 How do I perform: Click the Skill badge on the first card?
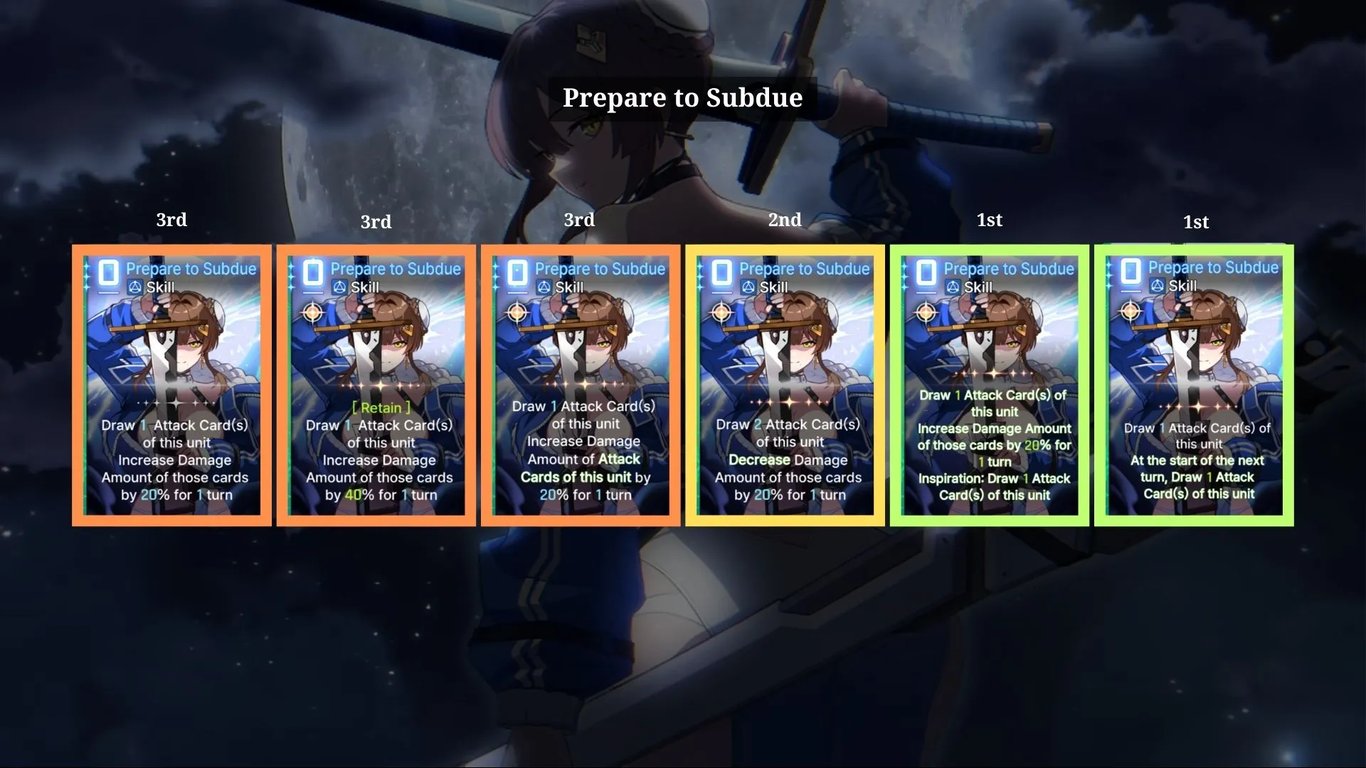click(135, 287)
